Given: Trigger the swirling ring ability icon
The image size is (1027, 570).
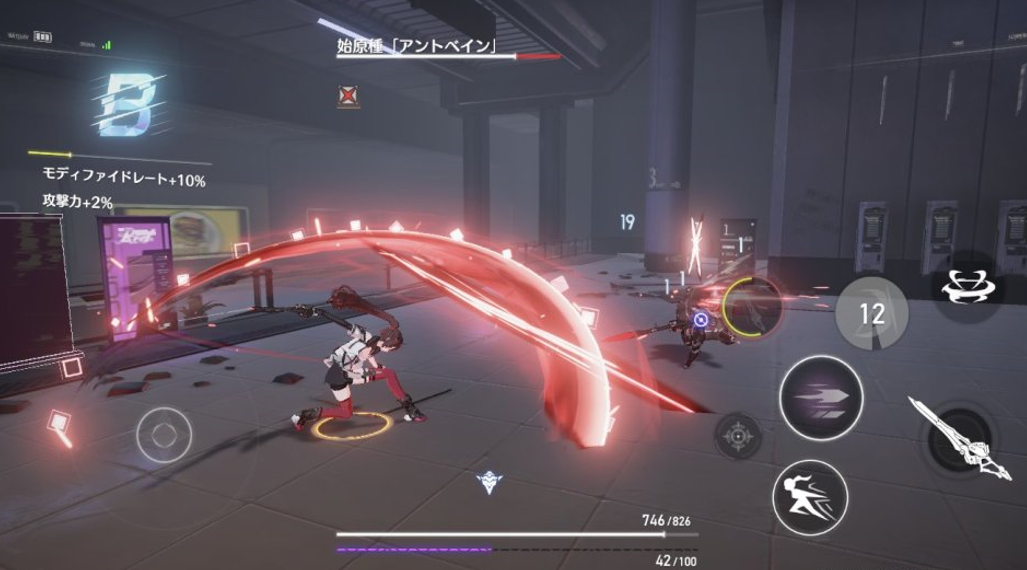Looking at the screenshot, I should [x=969, y=285].
